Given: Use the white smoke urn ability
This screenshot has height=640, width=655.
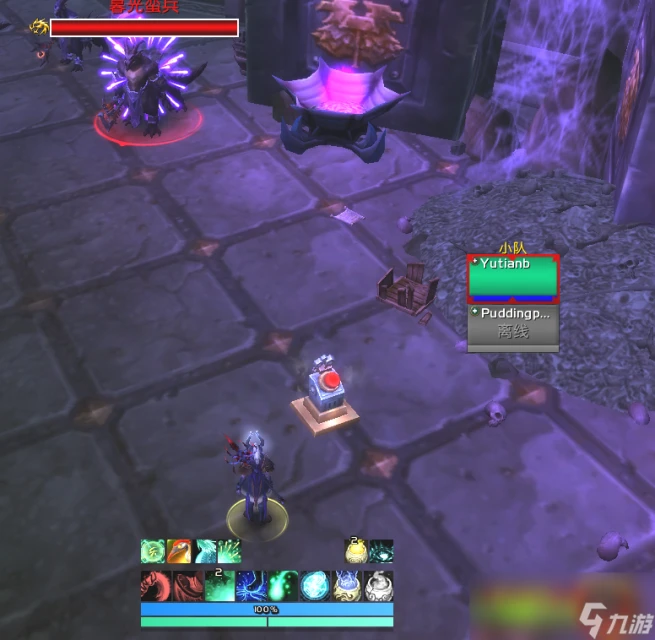Looking at the screenshot, I should [378, 585].
